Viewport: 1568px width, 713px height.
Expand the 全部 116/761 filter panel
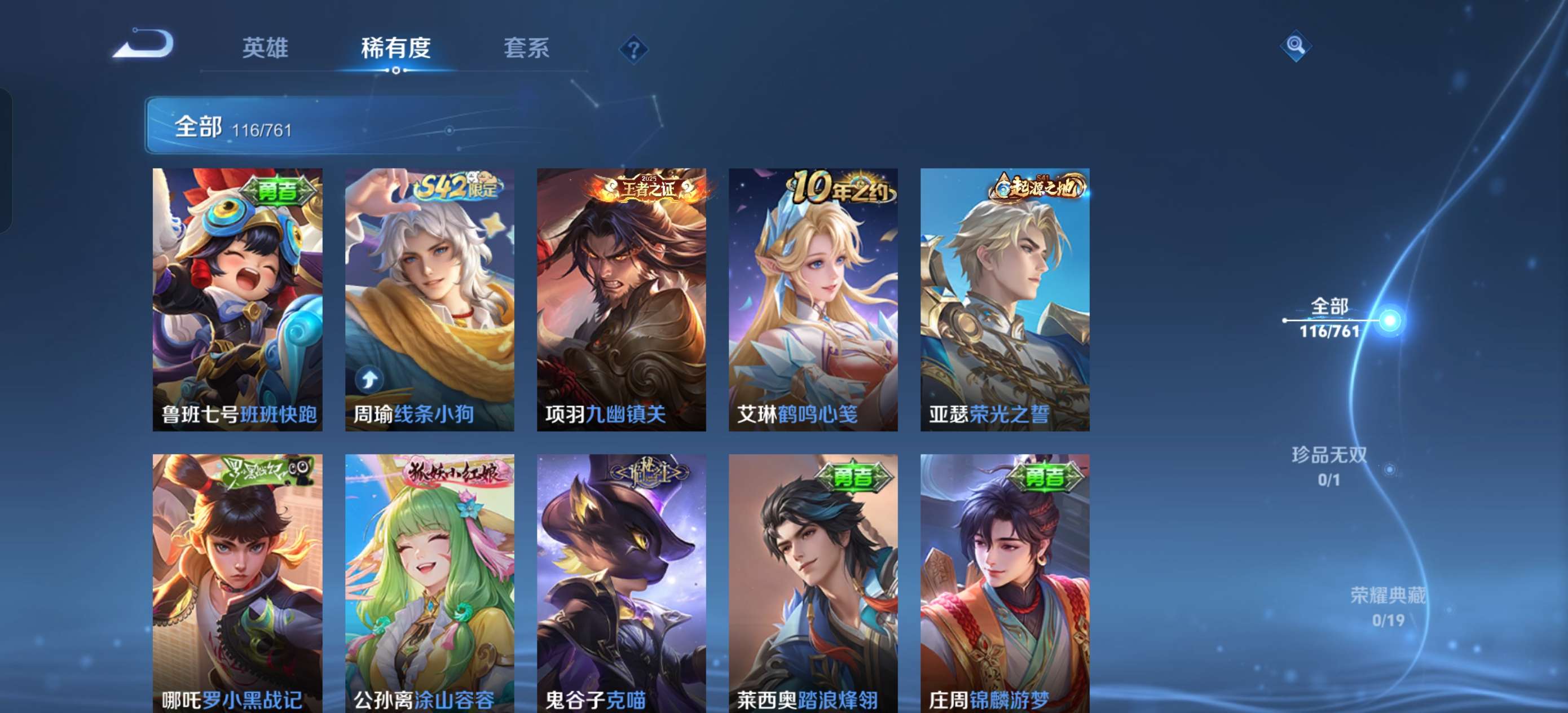click(231, 127)
